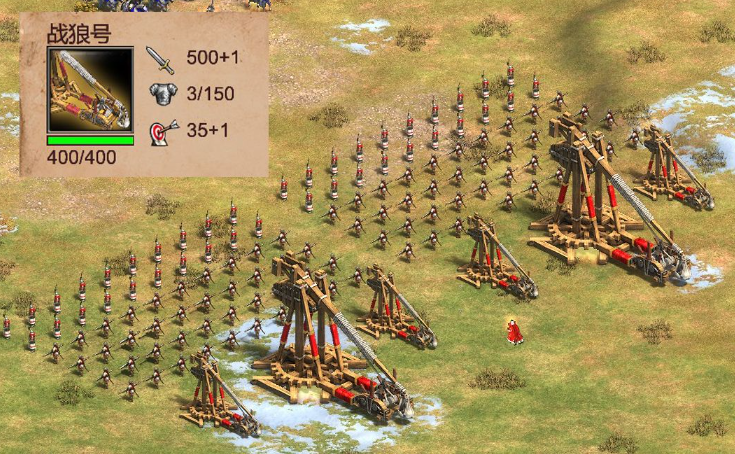Click the 战狼号 trebuchet unit portrait
The image size is (735, 454).
click(x=90, y=89)
